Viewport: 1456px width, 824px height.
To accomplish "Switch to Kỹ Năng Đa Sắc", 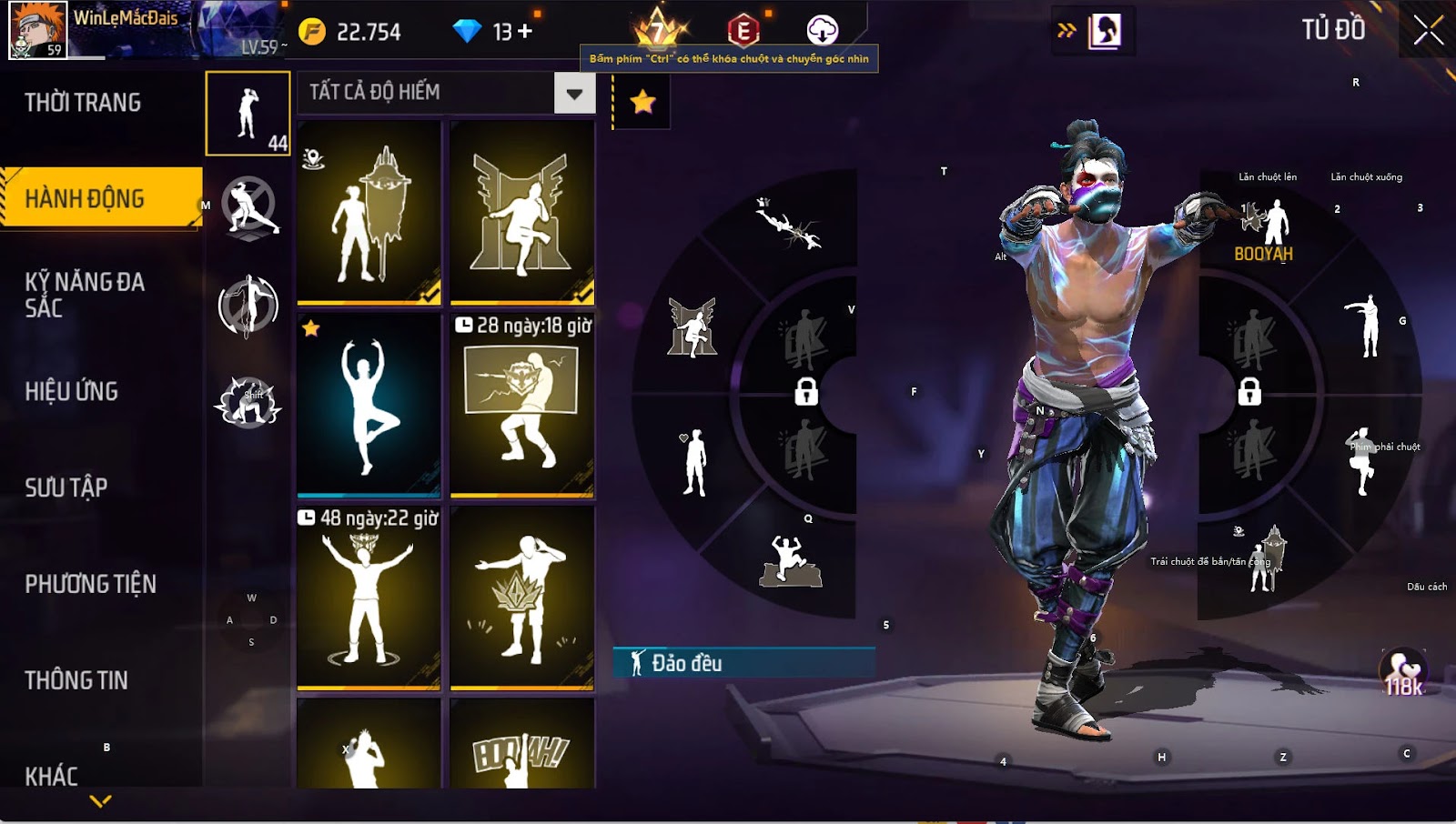I will tap(85, 295).
